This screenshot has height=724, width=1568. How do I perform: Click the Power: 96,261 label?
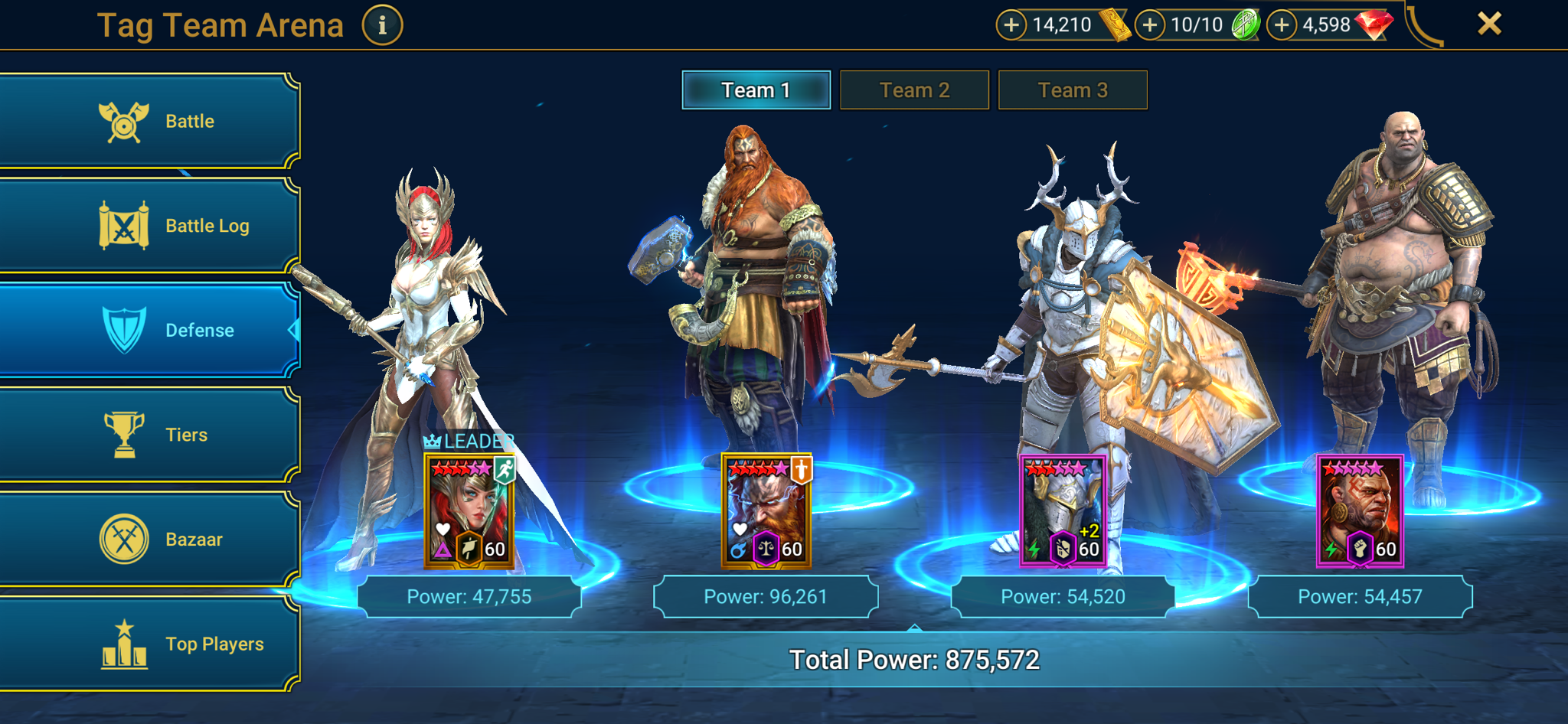(x=766, y=596)
